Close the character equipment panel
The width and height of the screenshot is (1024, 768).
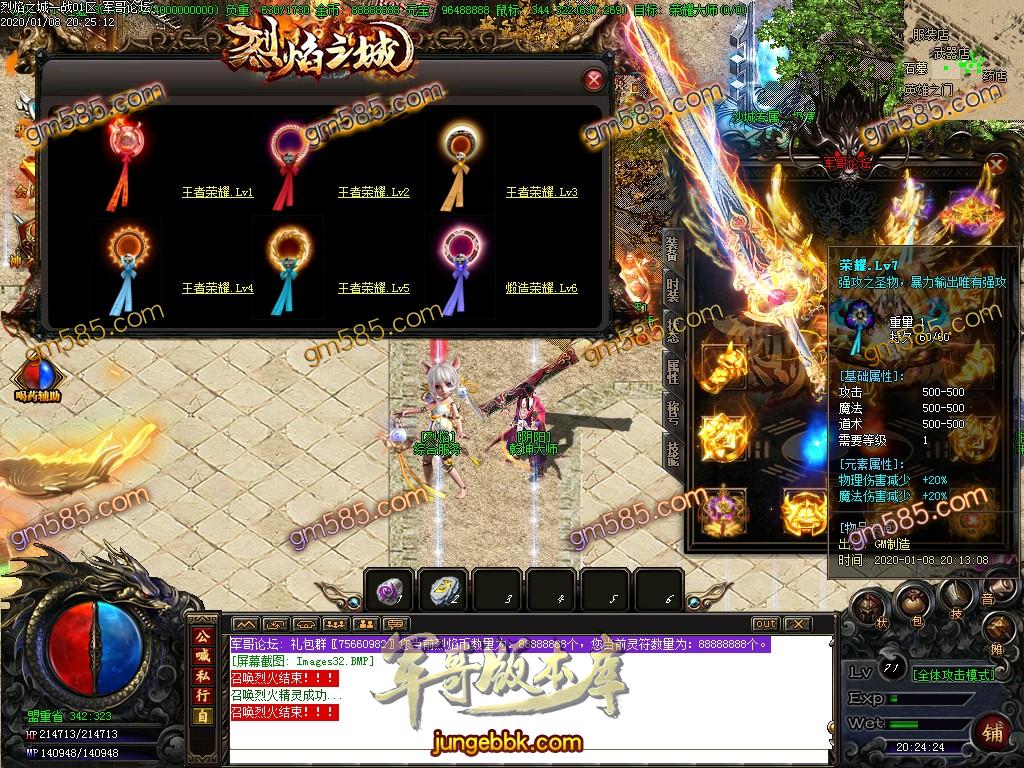[996, 165]
